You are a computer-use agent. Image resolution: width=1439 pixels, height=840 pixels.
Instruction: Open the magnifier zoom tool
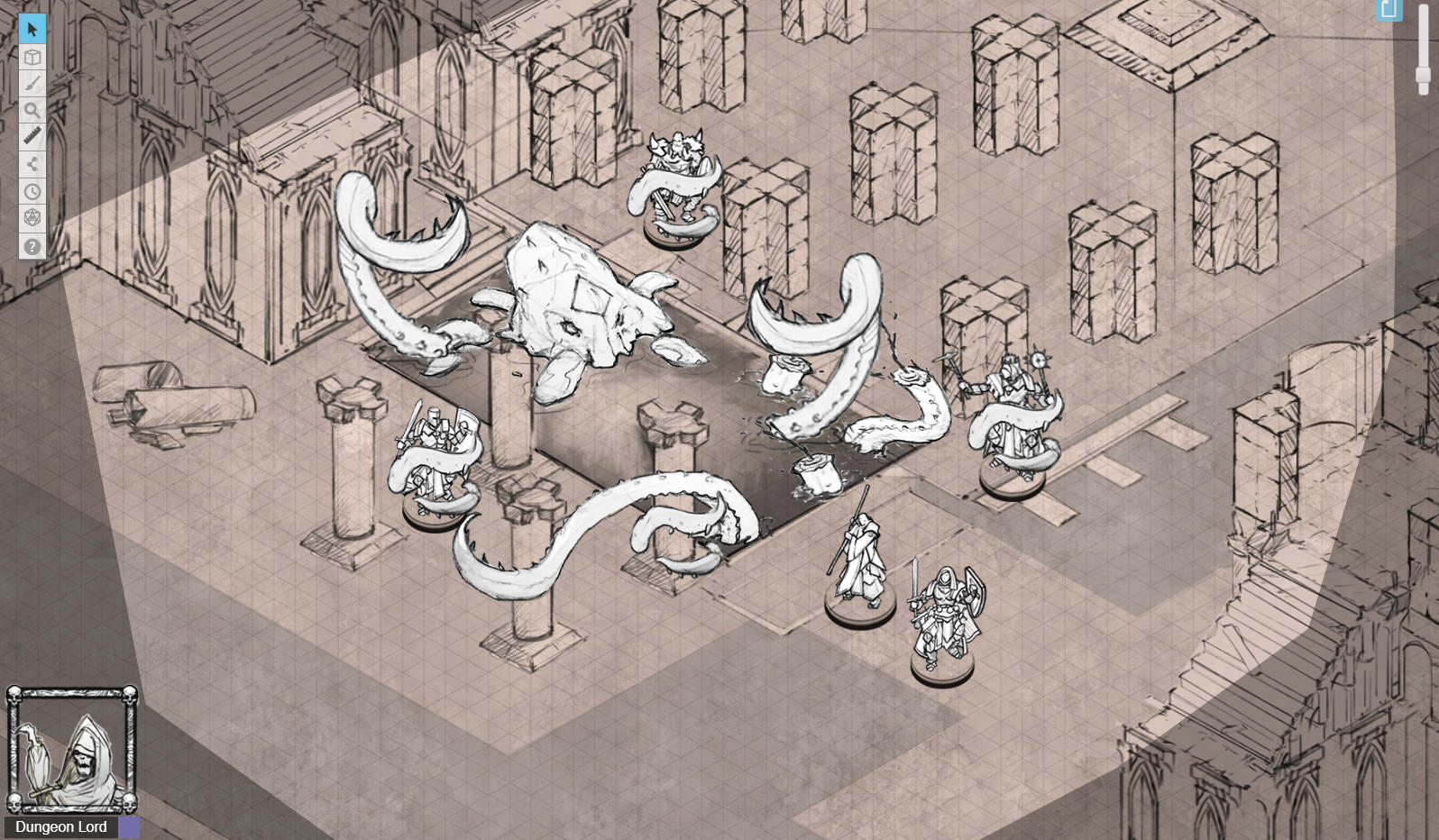coord(32,110)
